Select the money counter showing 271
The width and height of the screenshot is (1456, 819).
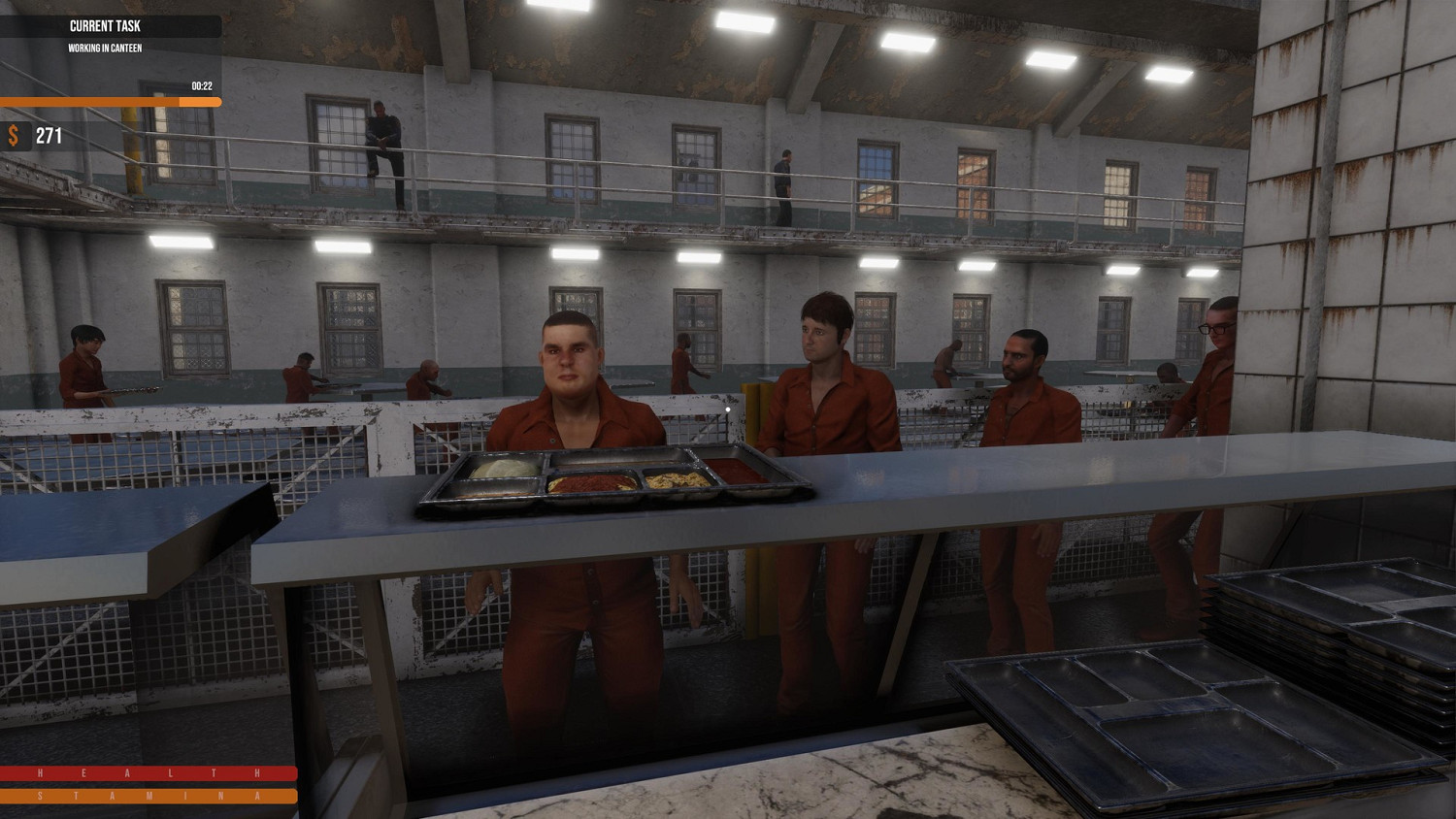coord(50,135)
